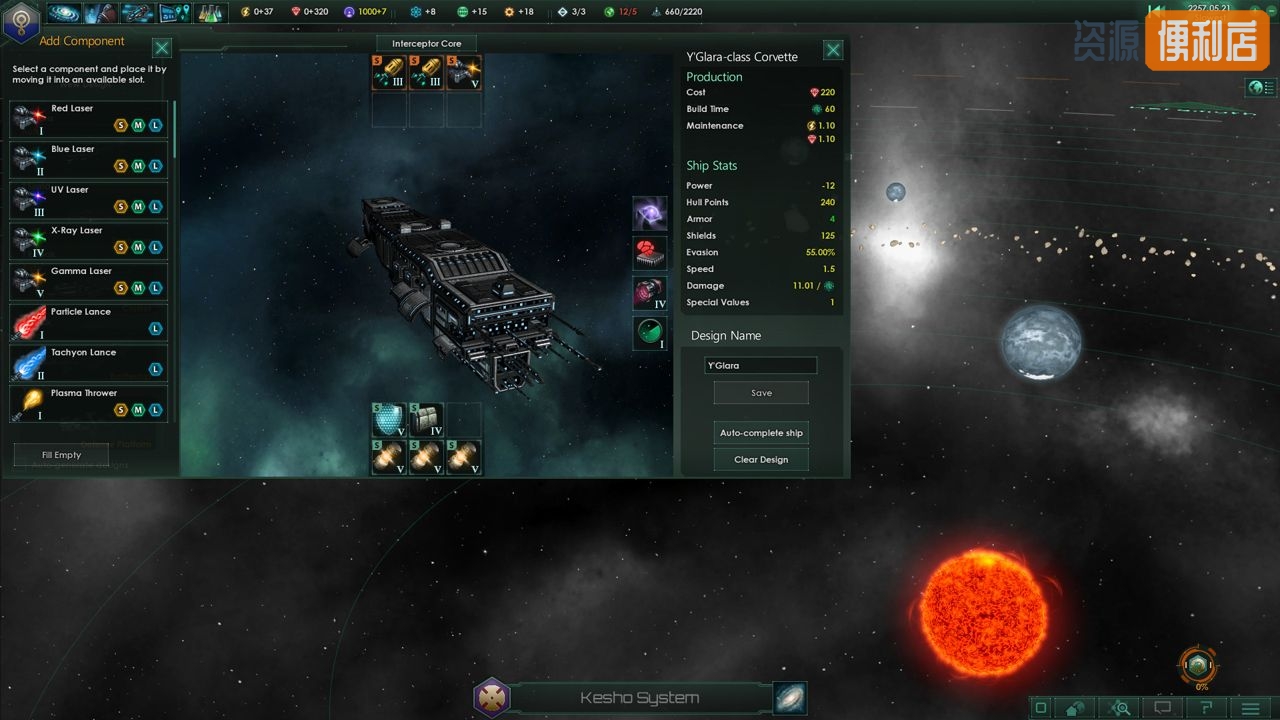The image size is (1280, 720).
Task: Click Auto-complete ship button
Action: point(761,433)
